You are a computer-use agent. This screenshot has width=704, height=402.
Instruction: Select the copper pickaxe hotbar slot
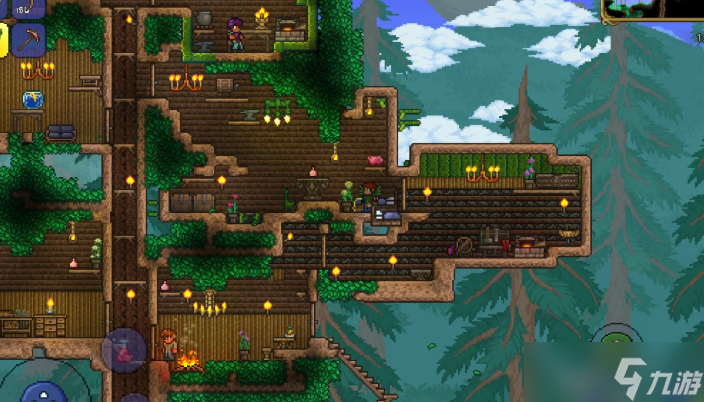coord(28,40)
